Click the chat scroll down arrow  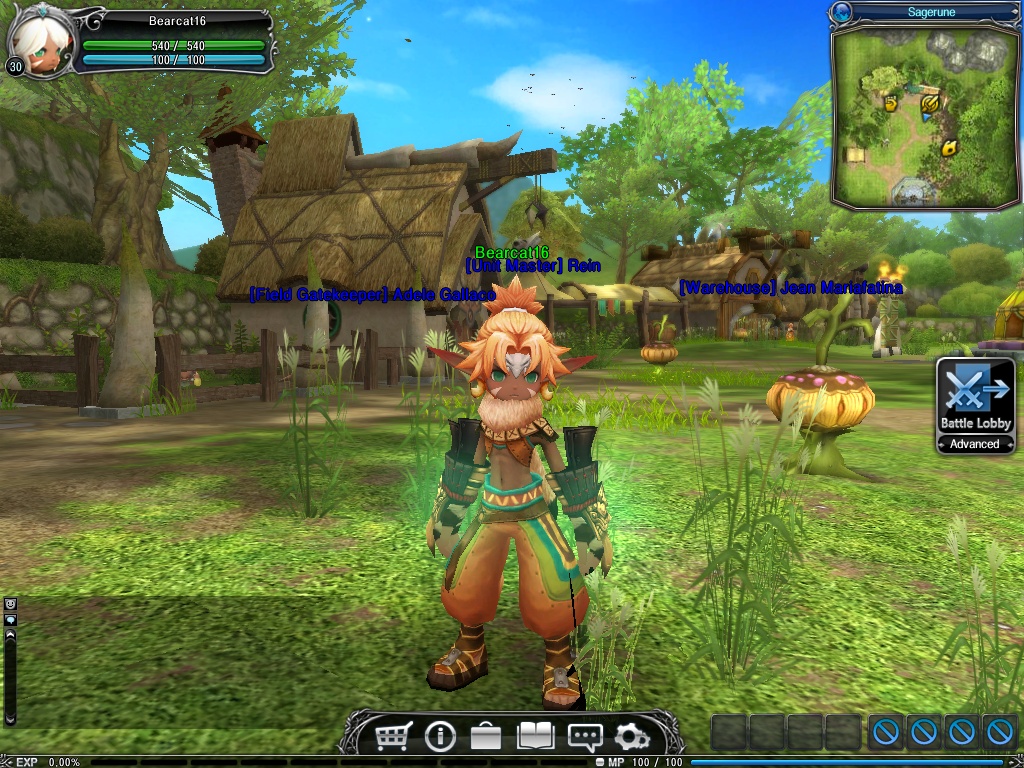[x=11, y=718]
